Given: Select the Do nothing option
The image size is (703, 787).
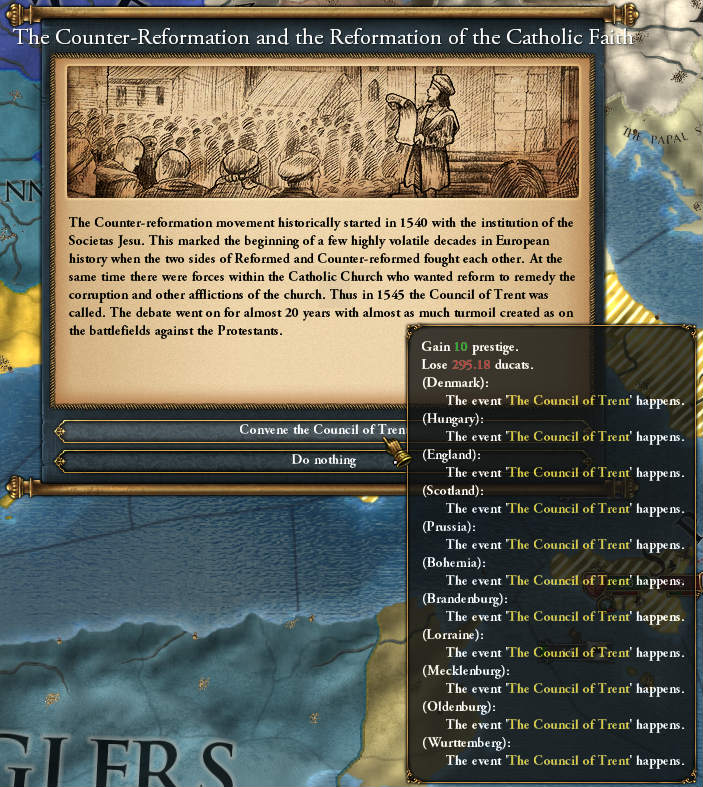Looking at the screenshot, I should click(x=230, y=460).
